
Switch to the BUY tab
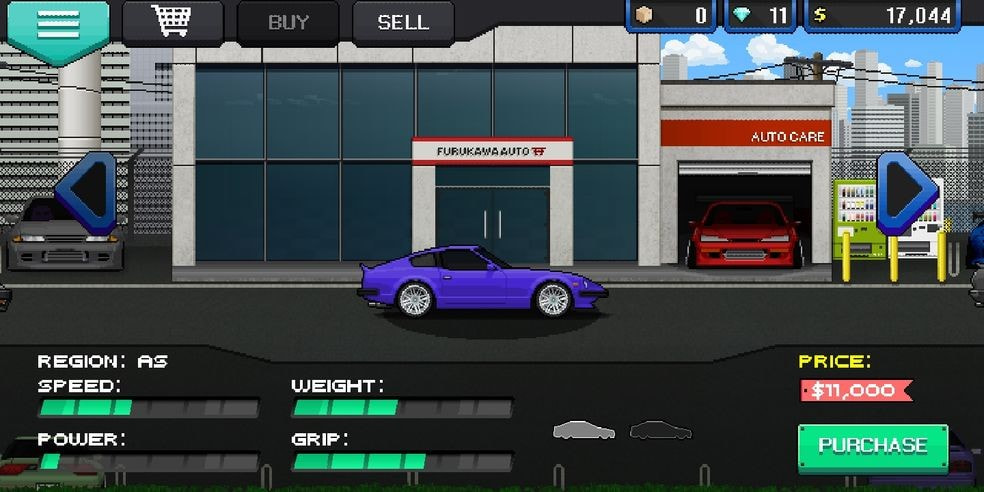click(x=288, y=22)
